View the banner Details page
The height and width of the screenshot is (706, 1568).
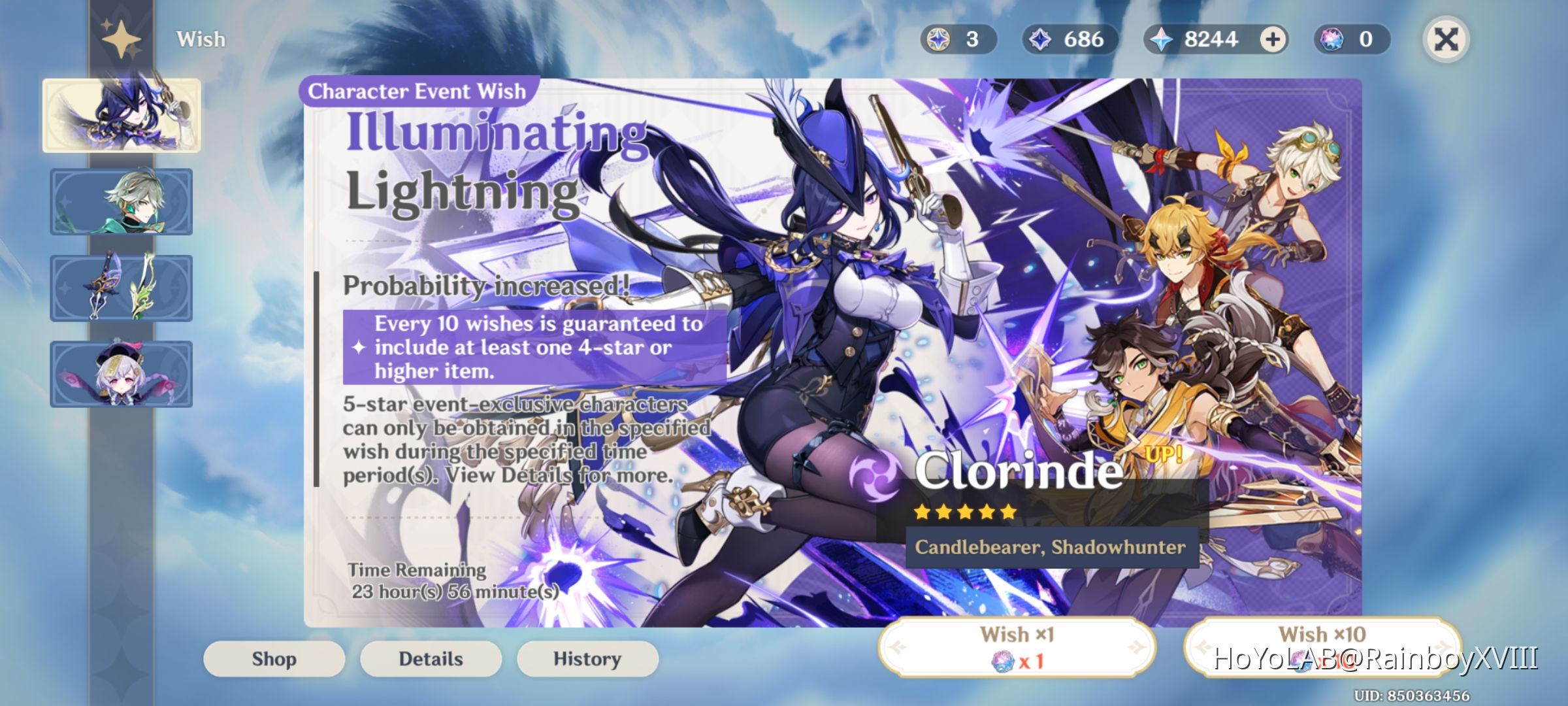(x=431, y=659)
